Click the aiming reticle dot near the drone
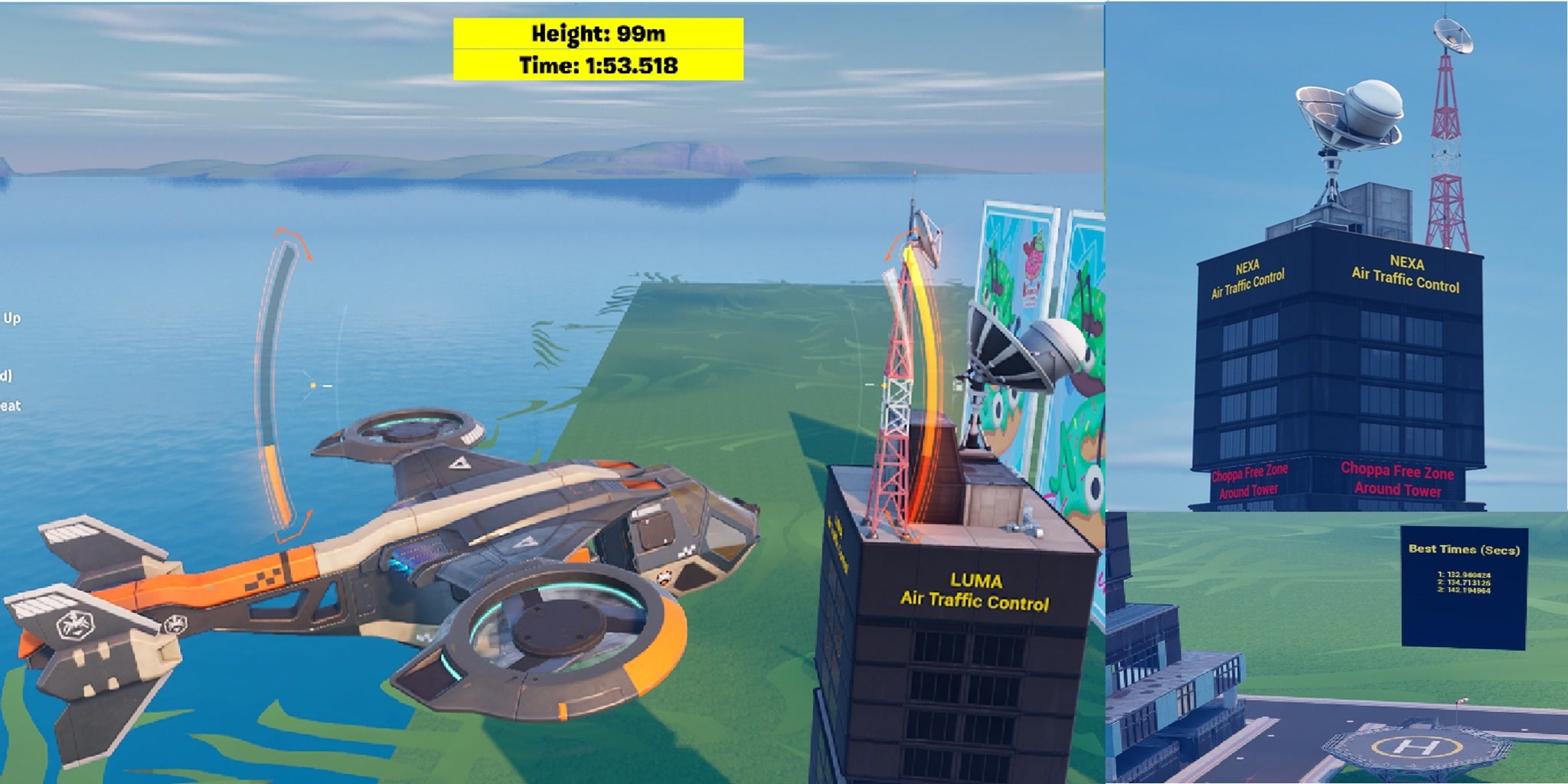 (x=312, y=385)
